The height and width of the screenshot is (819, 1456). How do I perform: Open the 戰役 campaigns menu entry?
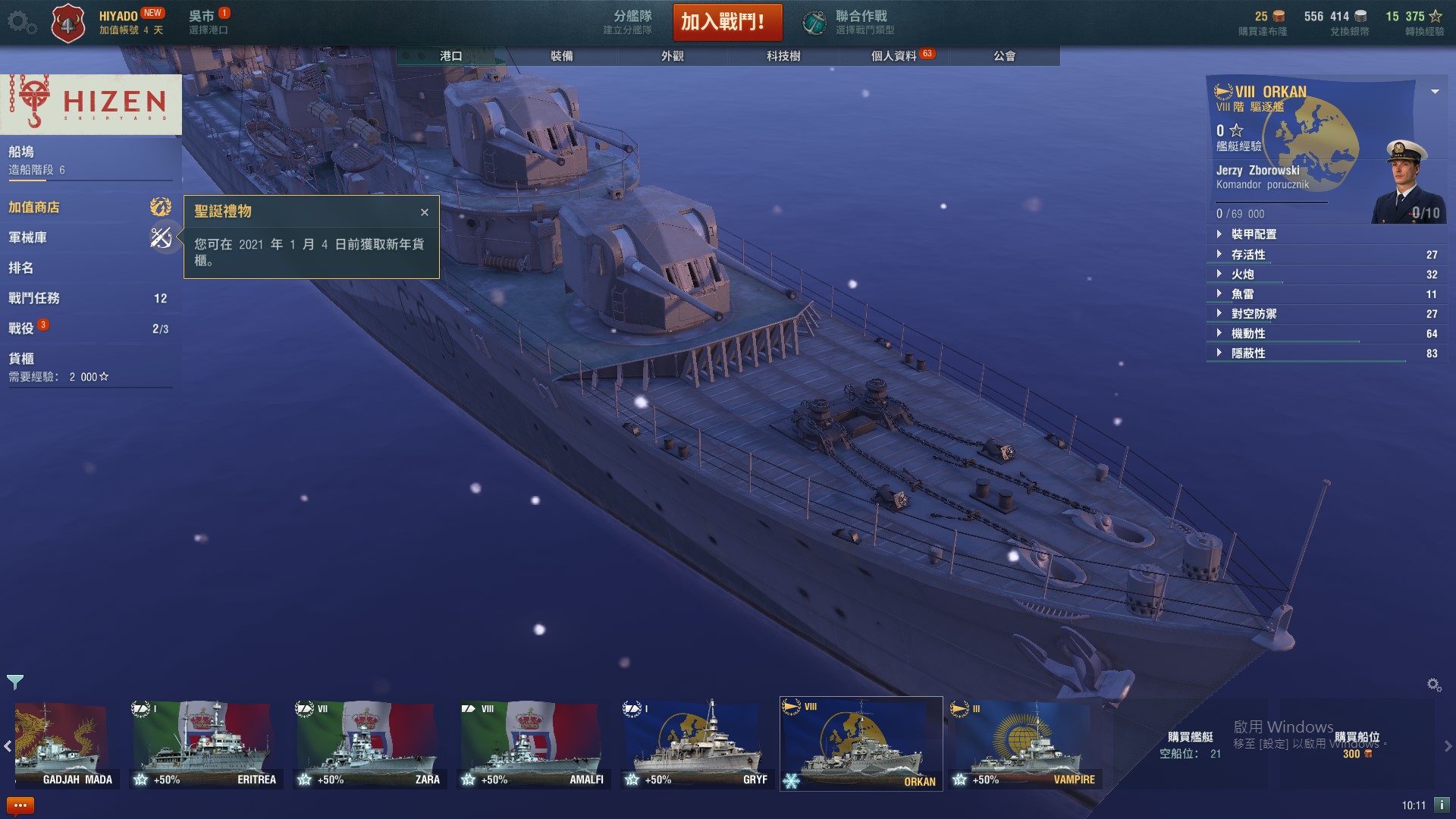point(21,328)
